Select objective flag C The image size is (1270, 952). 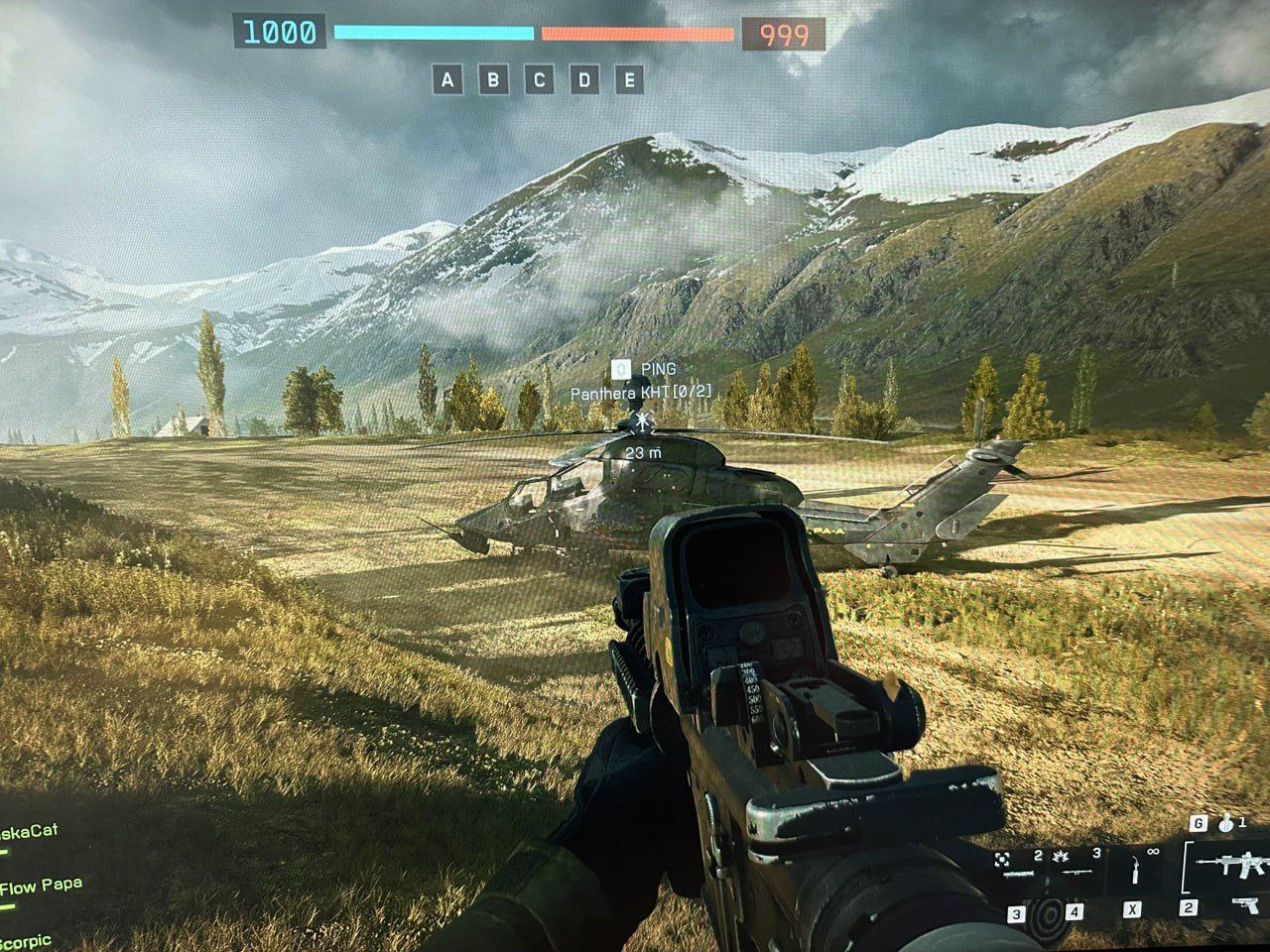click(539, 80)
